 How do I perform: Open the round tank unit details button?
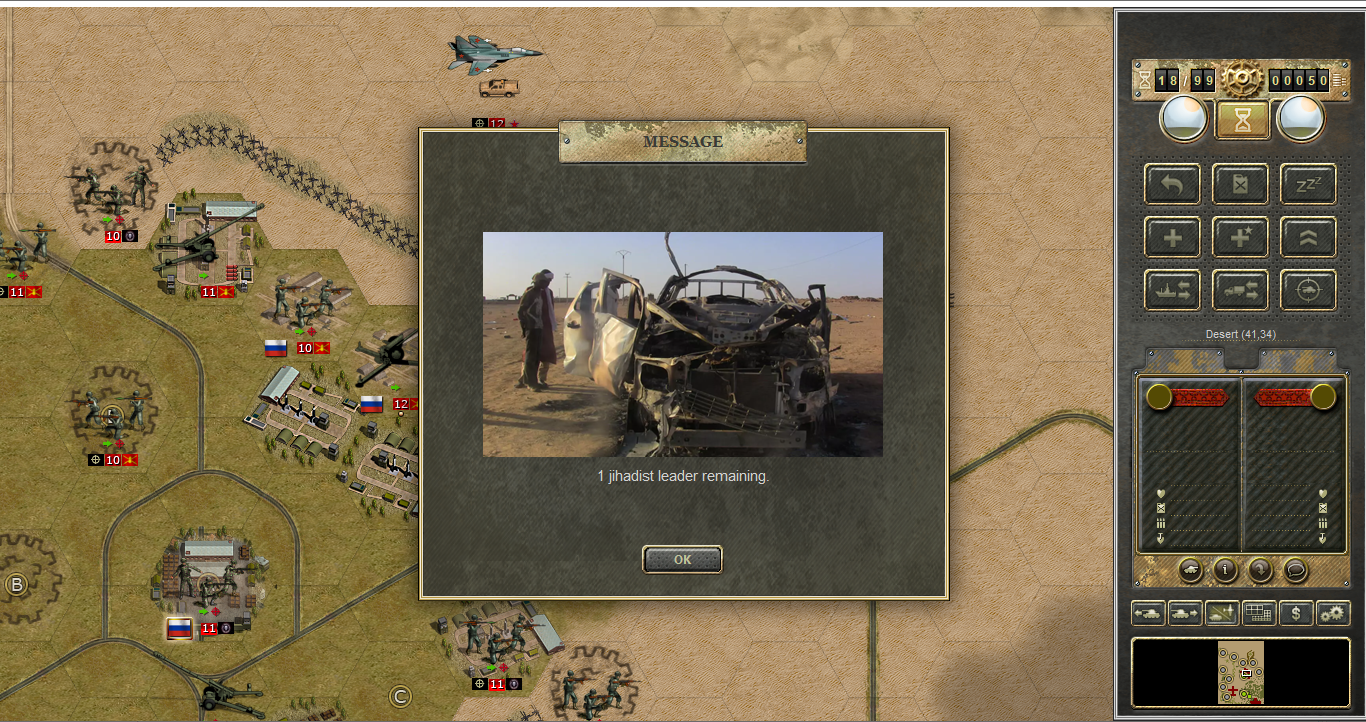point(1191,570)
